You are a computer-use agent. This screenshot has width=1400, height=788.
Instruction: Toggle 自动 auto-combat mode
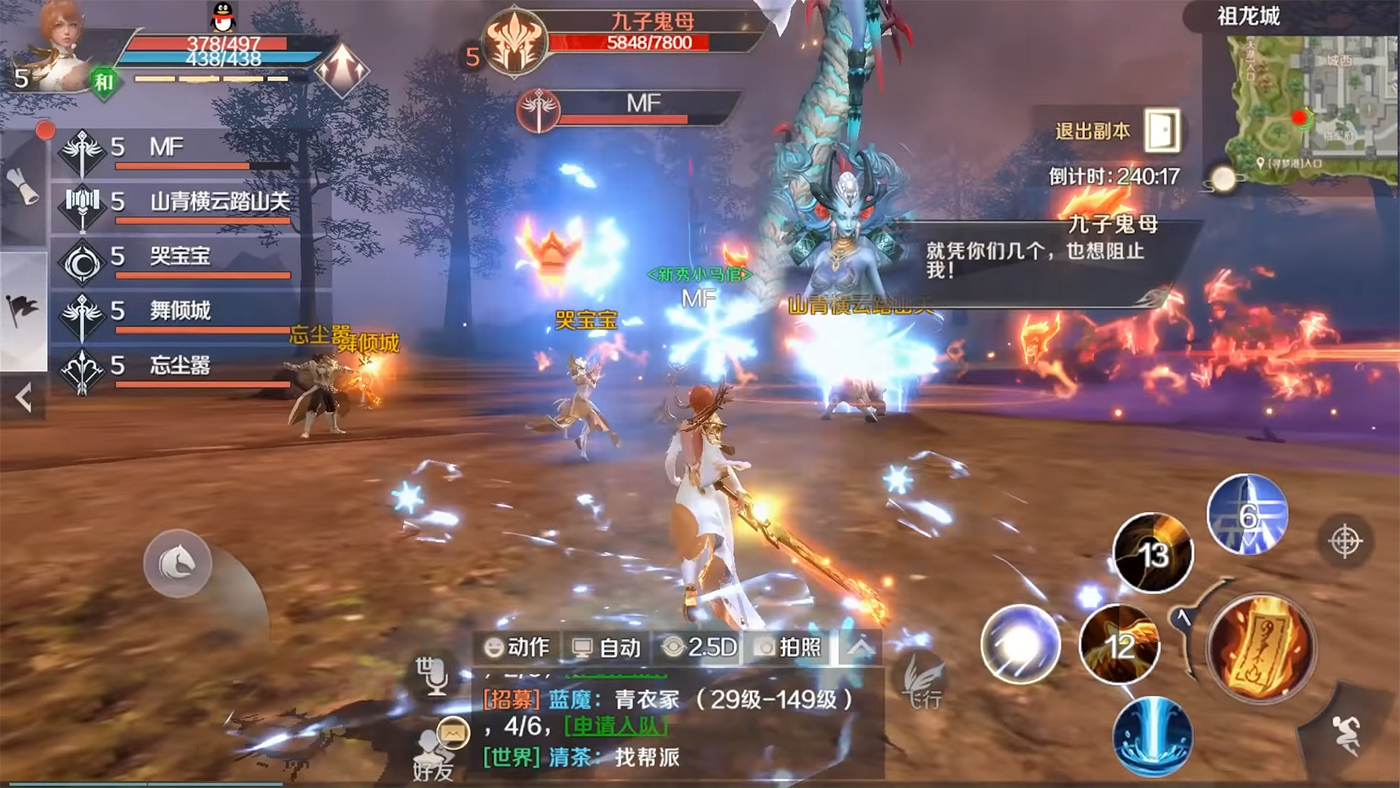tap(606, 648)
